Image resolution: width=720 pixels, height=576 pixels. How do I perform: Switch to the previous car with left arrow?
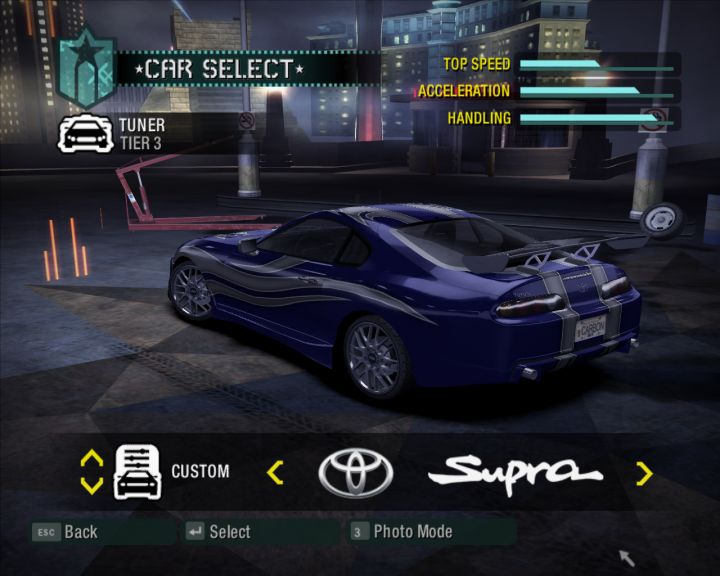click(x=275, y=472)
